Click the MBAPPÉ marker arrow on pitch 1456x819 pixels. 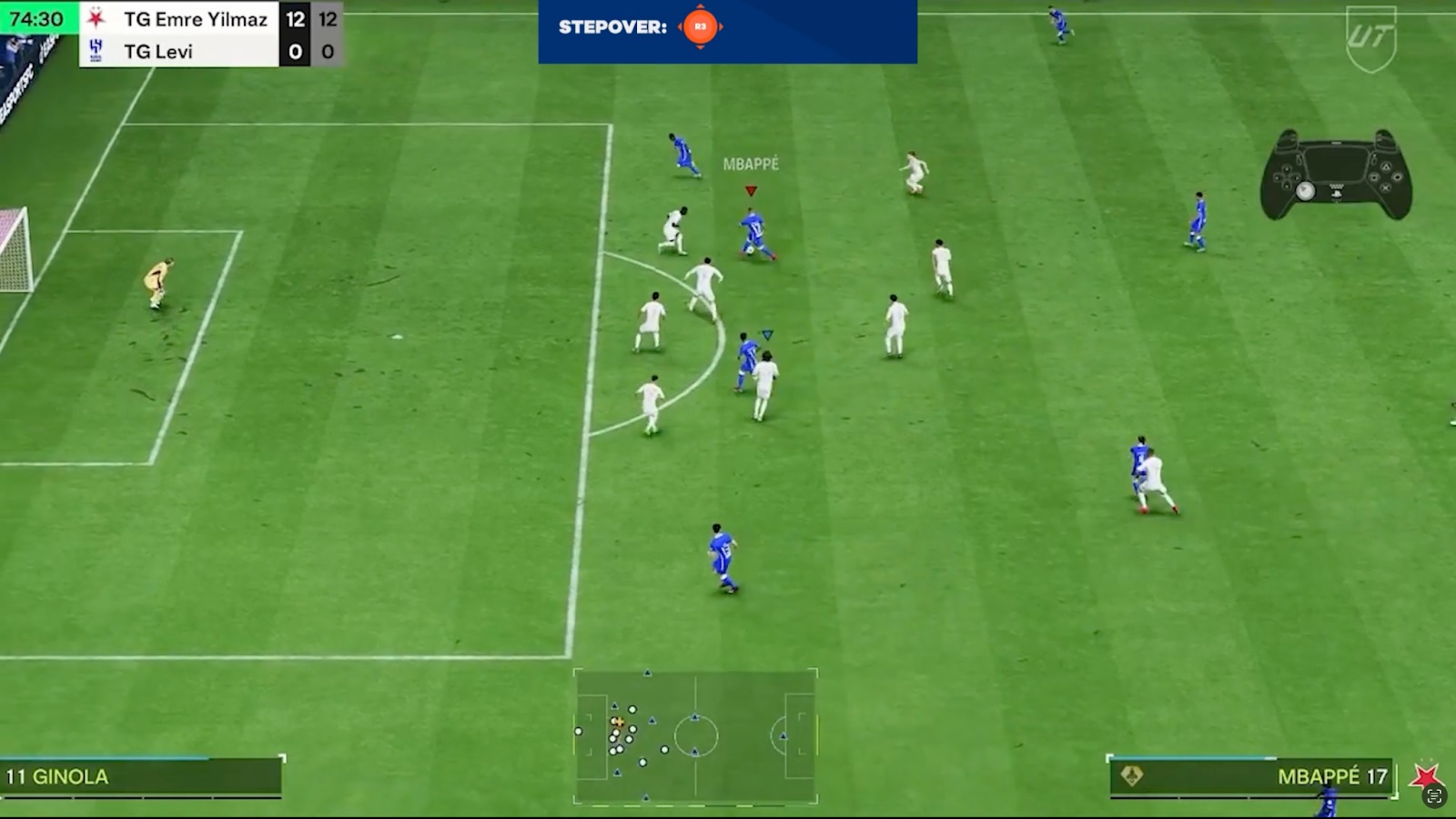(x=750, y=191)
